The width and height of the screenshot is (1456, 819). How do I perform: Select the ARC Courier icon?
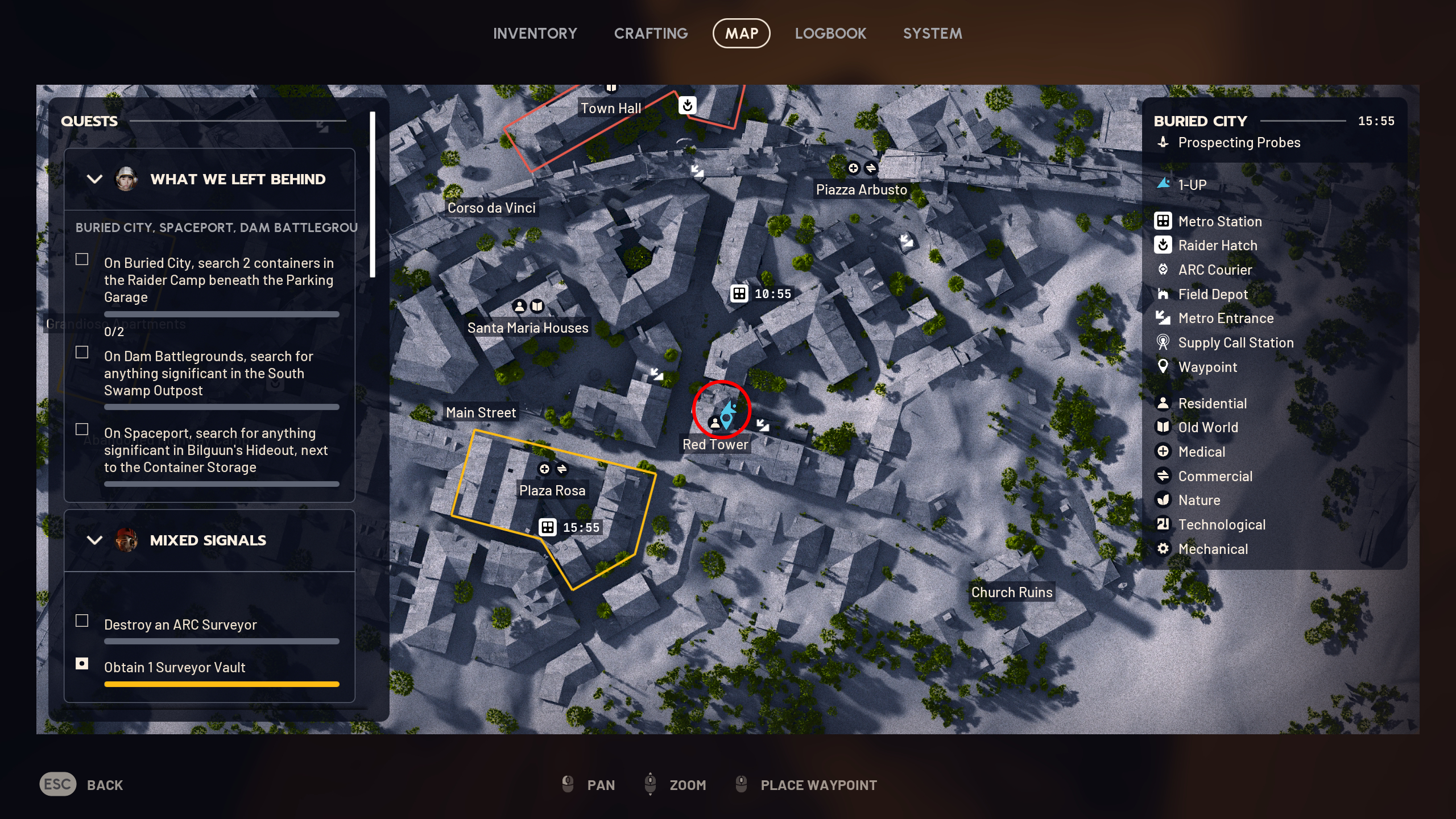click(1164, 270)
